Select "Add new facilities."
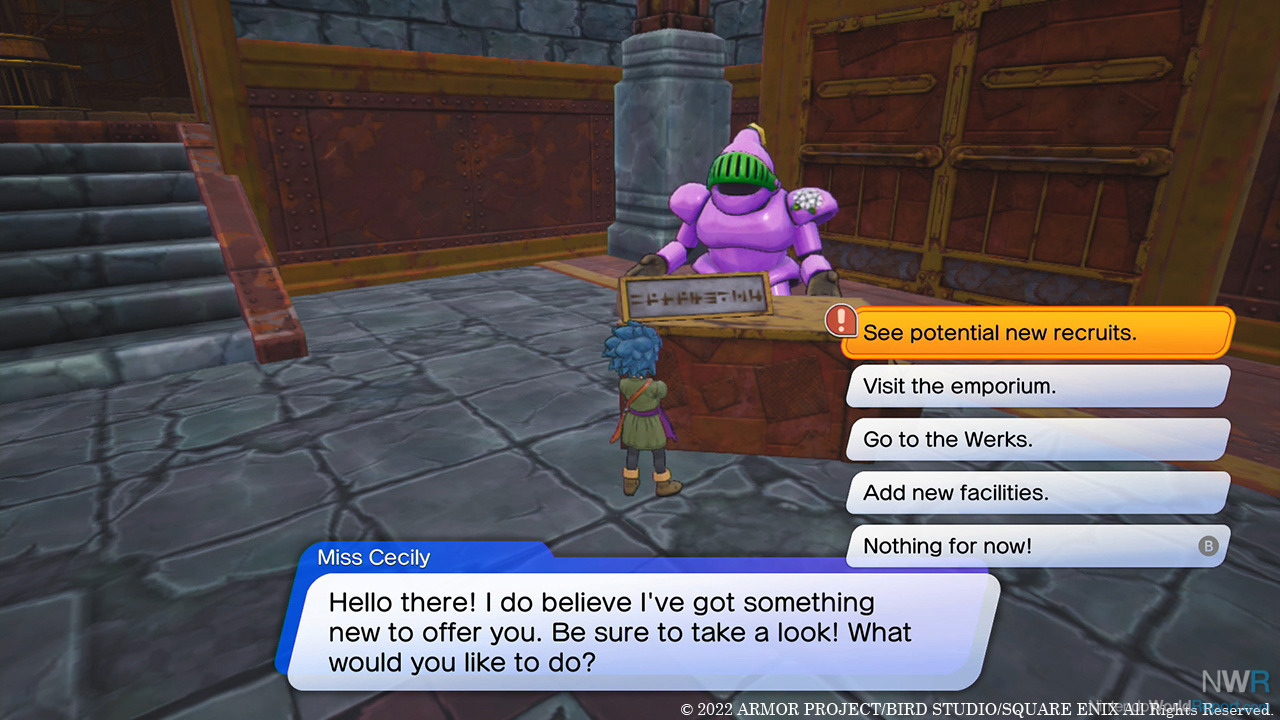 (x=1036, y=492)
